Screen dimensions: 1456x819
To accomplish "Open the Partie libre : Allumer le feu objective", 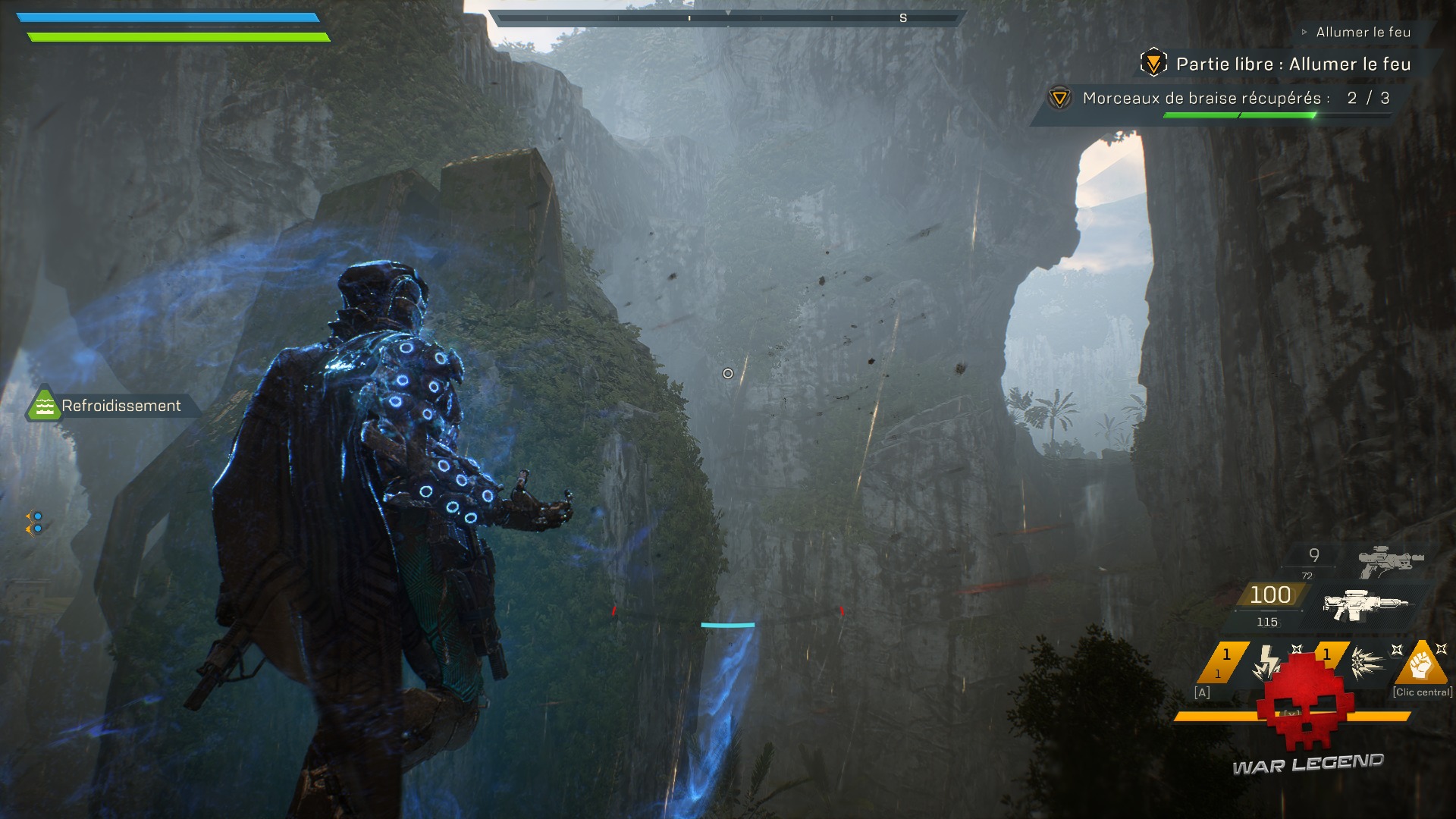I will click(1292, 64).
